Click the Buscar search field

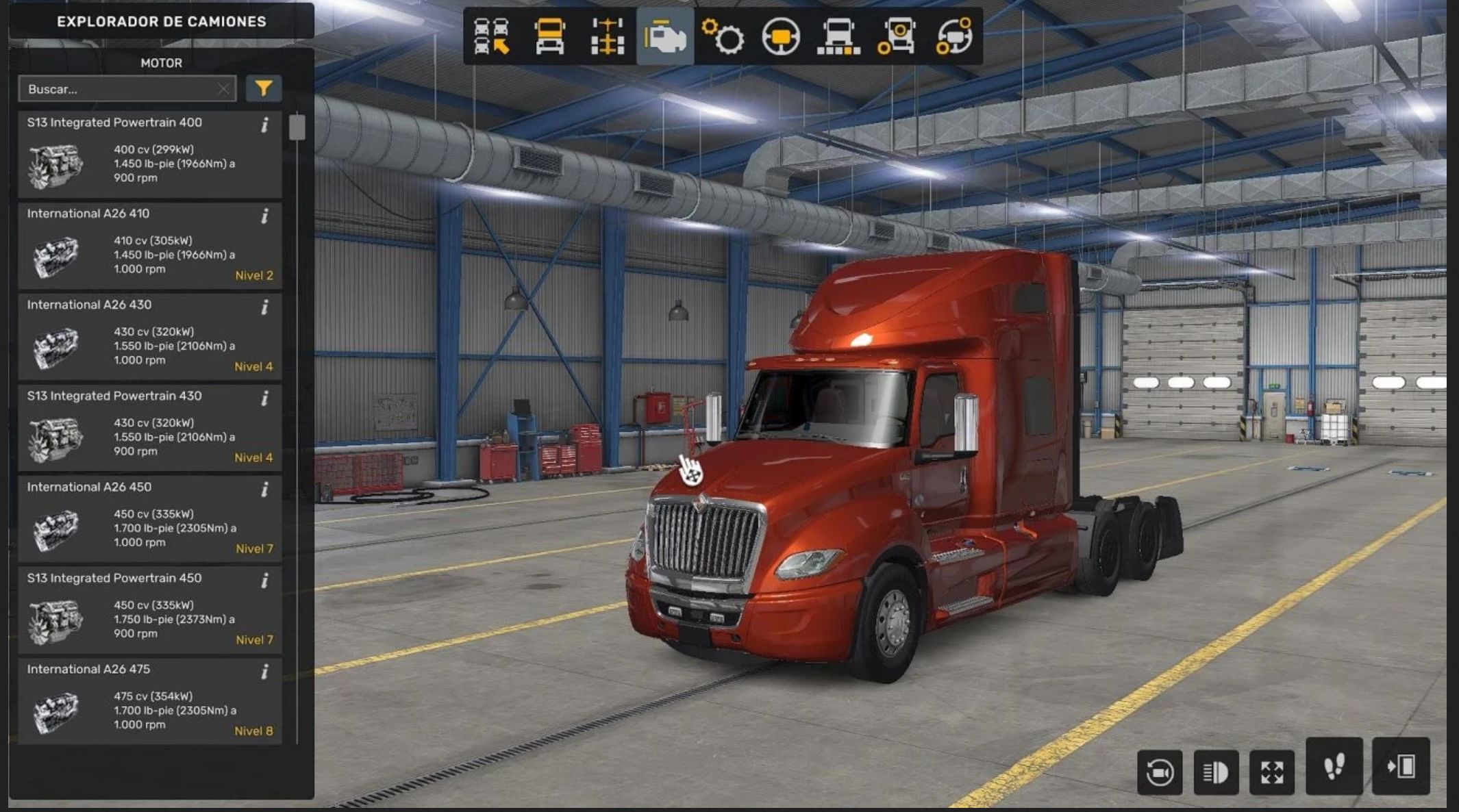click(120, 89)
